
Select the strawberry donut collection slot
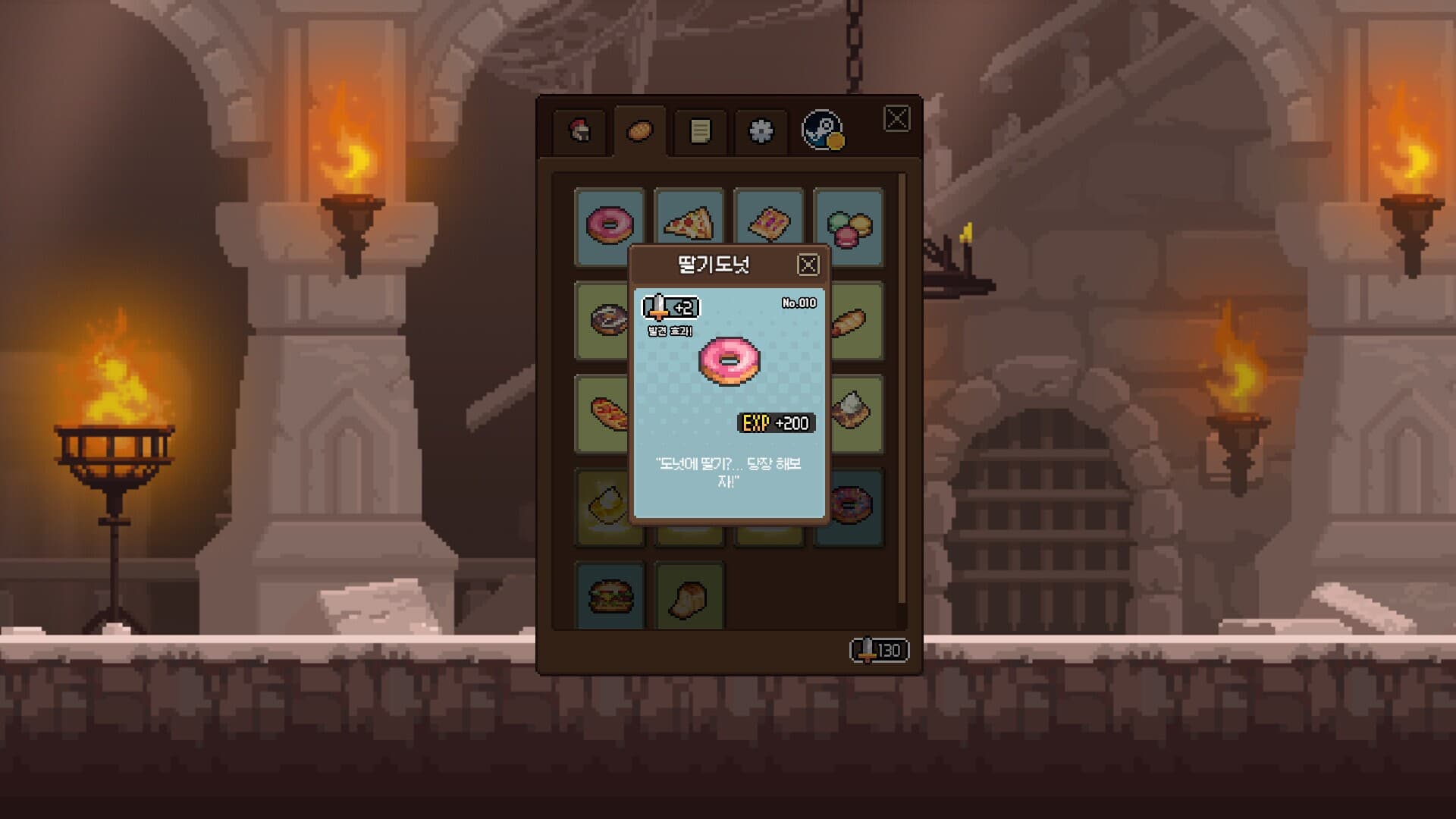click(609, 223)
